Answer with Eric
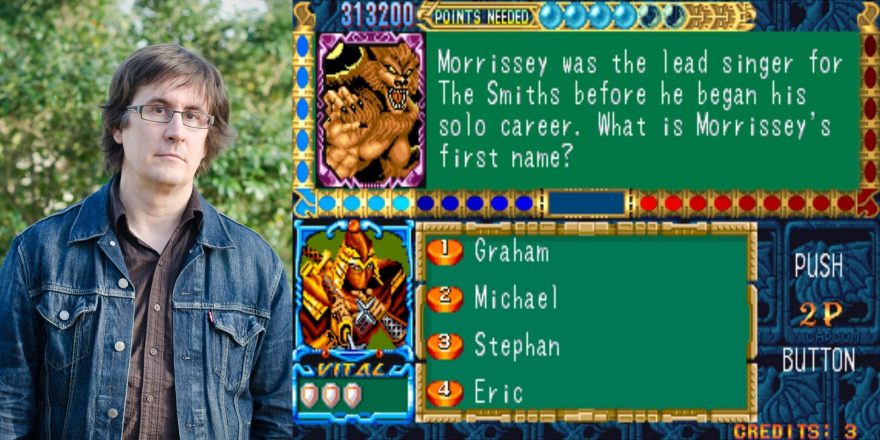This screenshot has height=440, width=880. coord(498,393)
